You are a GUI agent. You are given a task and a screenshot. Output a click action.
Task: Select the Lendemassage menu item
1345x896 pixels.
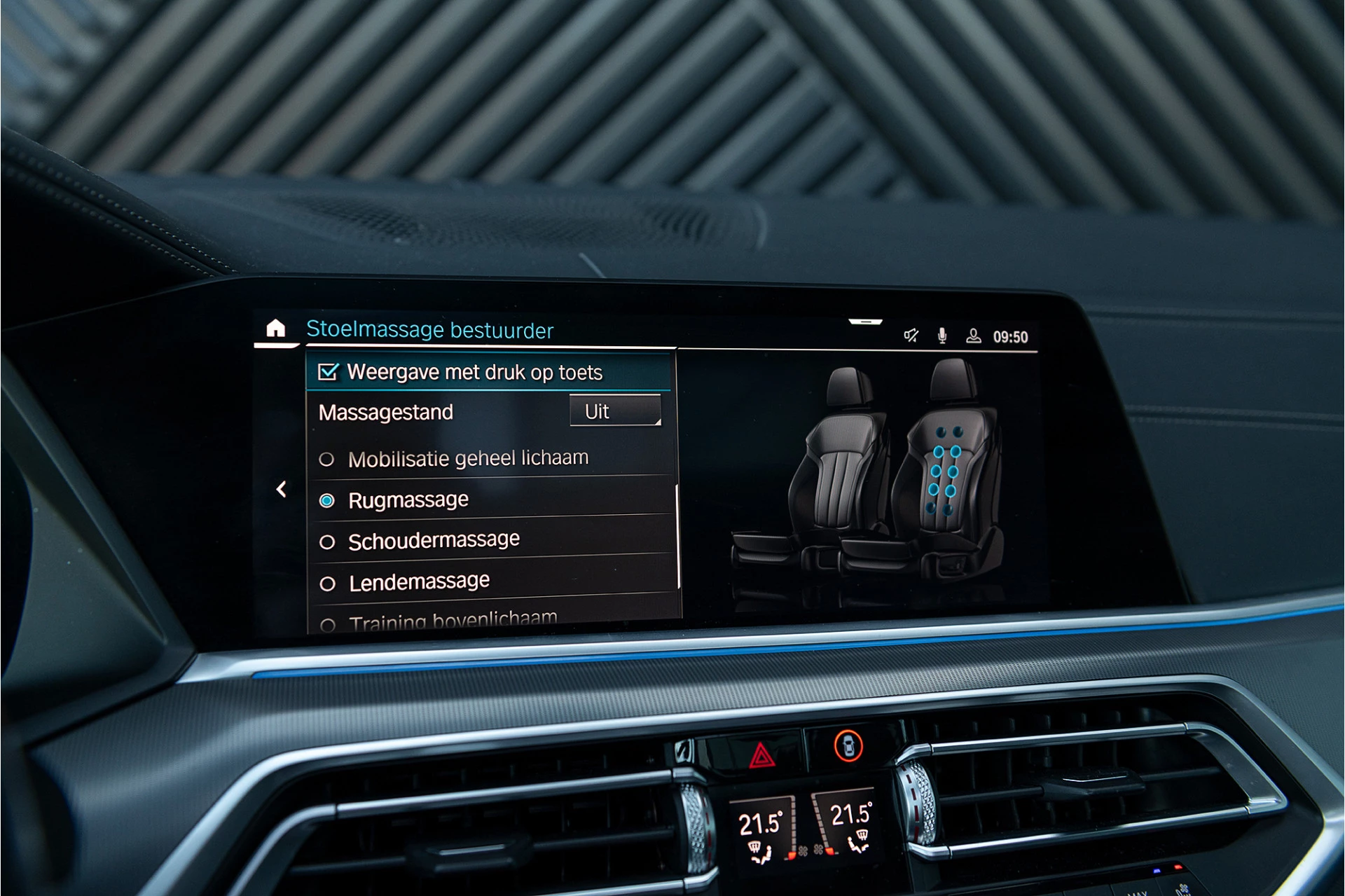pyautogui.click(x=418, y=581)
